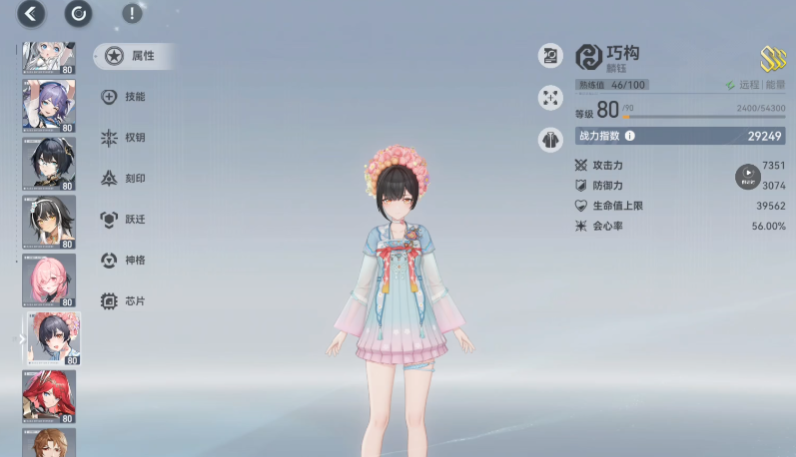
Task: Click the round floating replay button
Action: 747,177
